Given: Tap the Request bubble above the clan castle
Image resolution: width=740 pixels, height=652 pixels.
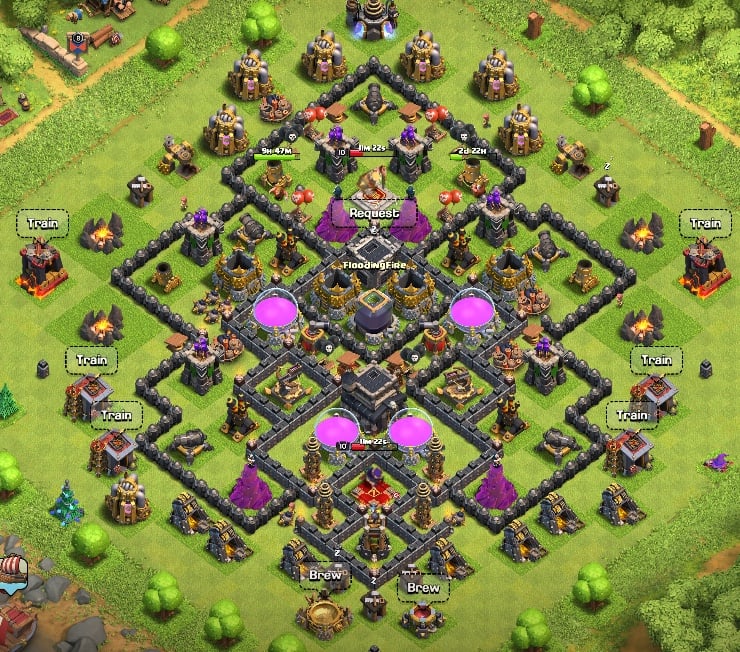Looking at the screenshot, I should (x=374, y=213).
